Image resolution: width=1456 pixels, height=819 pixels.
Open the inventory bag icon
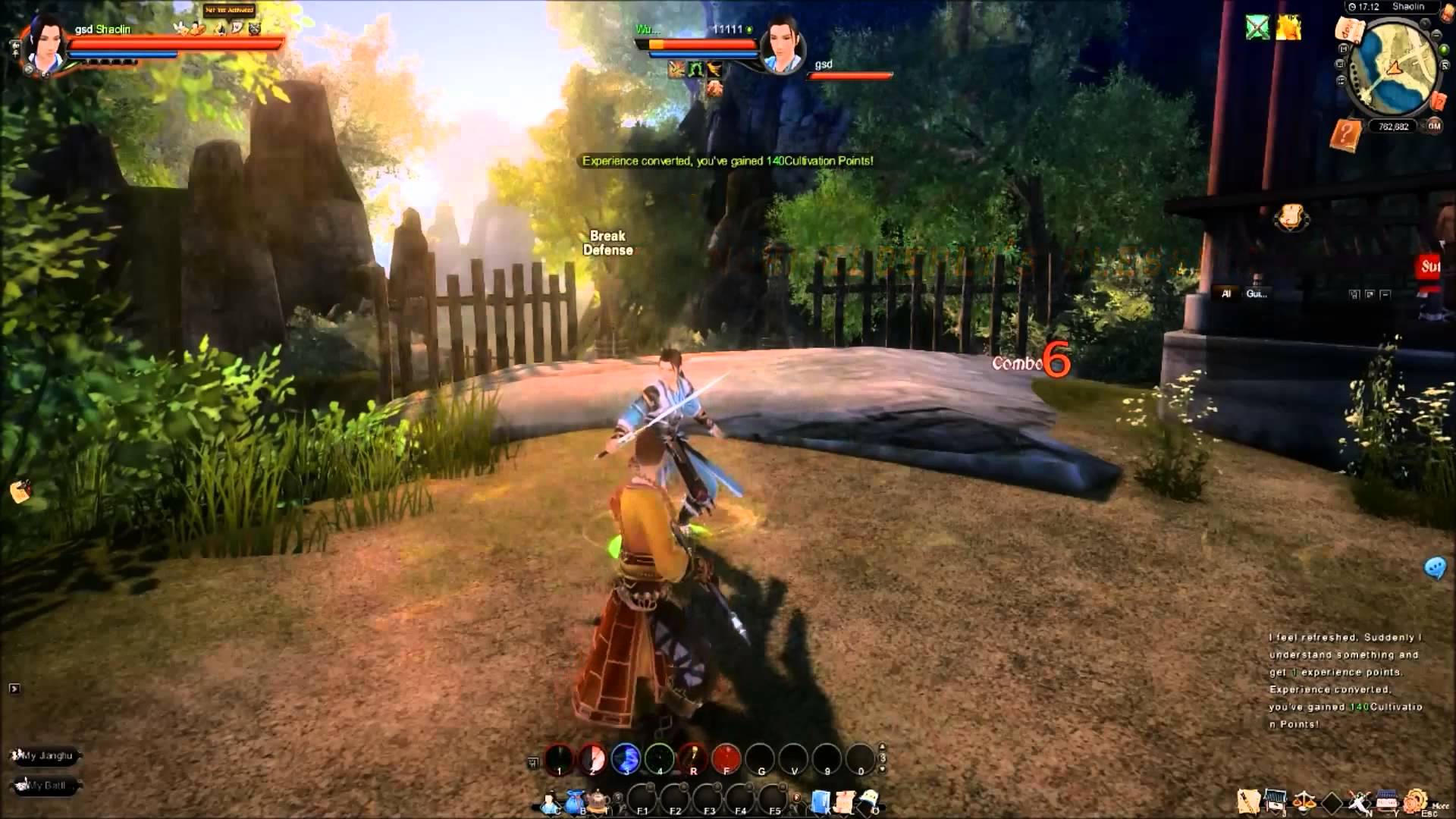click(573, 800)
